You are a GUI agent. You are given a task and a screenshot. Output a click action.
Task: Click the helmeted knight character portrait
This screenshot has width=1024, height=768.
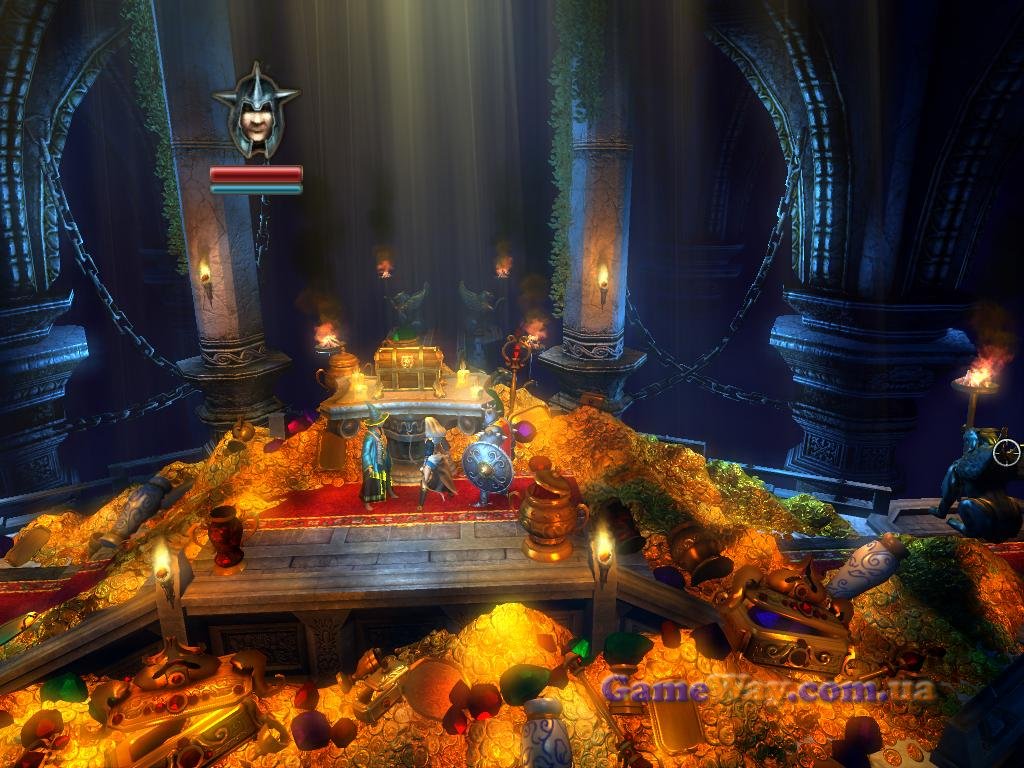click(256, 112)
